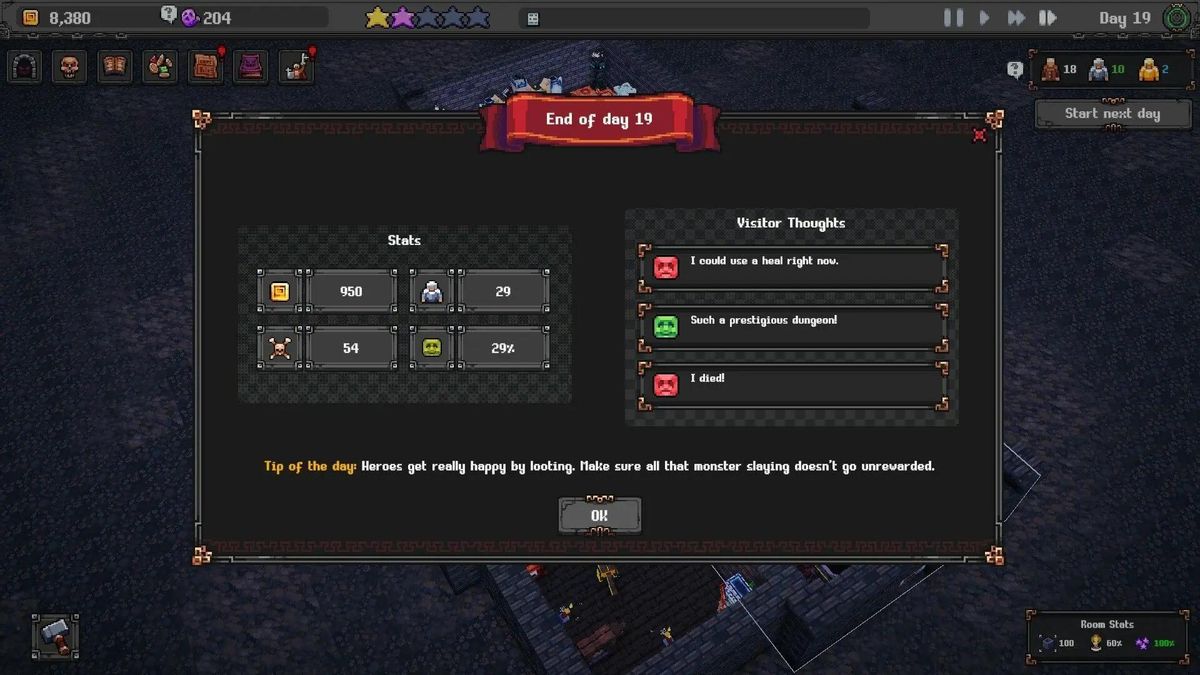The width and height of the screenshot is (1200, 675).
Task: Select the hammer build tool
Action: click(54, 636)
